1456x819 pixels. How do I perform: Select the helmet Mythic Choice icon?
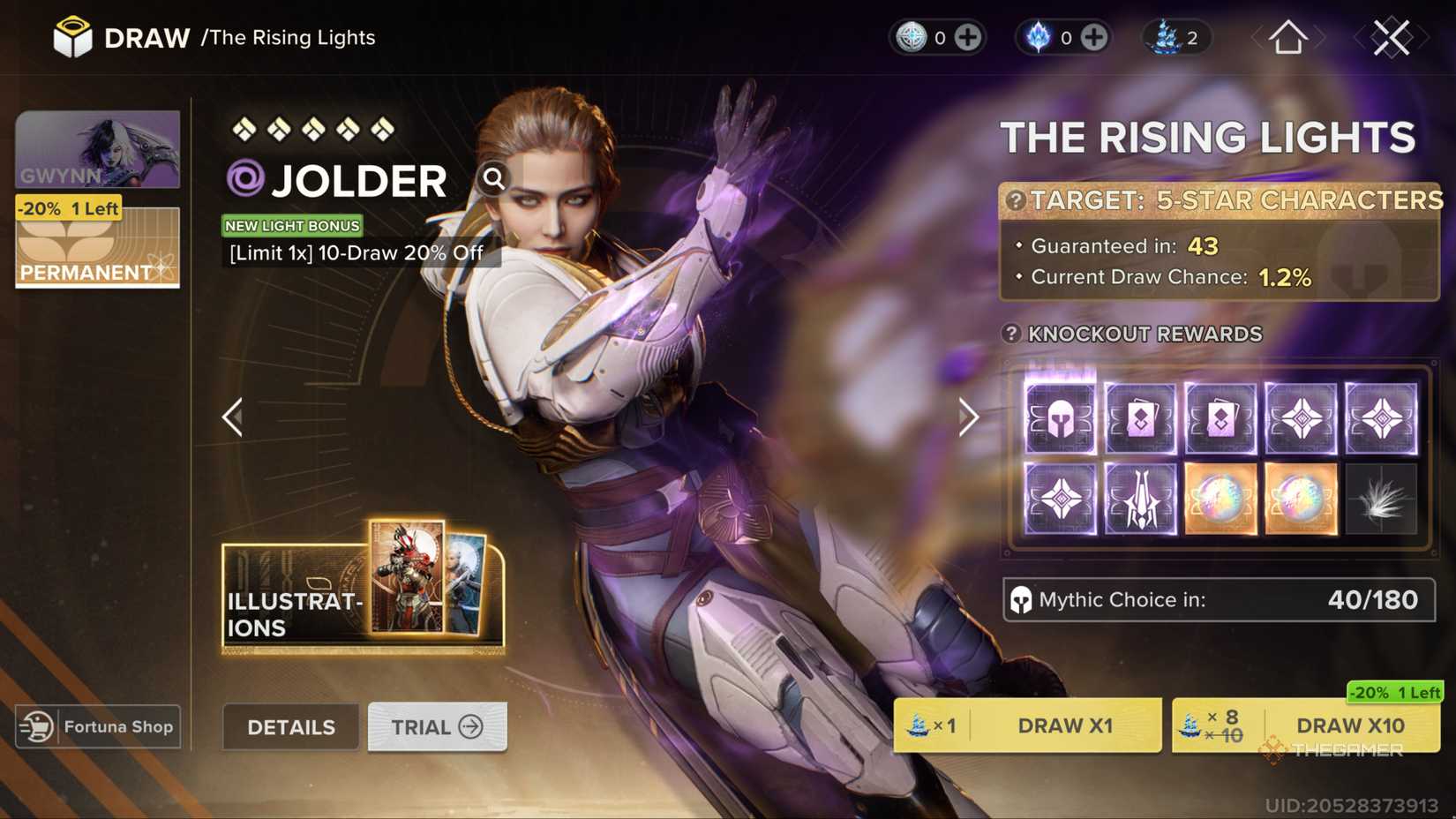click(x=1059, y=417)
